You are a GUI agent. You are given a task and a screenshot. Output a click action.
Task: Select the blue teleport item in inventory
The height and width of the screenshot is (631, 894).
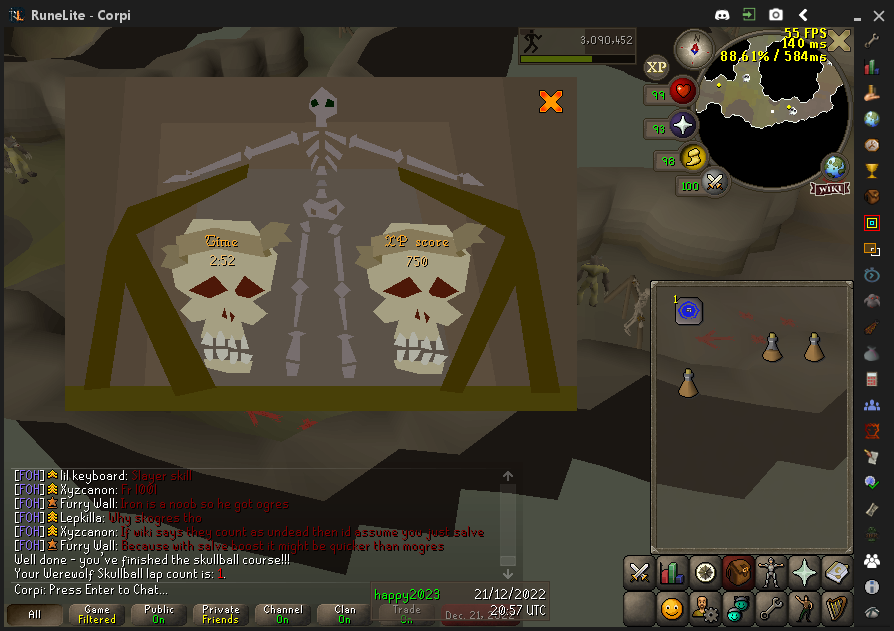click(x=688, y=311)
